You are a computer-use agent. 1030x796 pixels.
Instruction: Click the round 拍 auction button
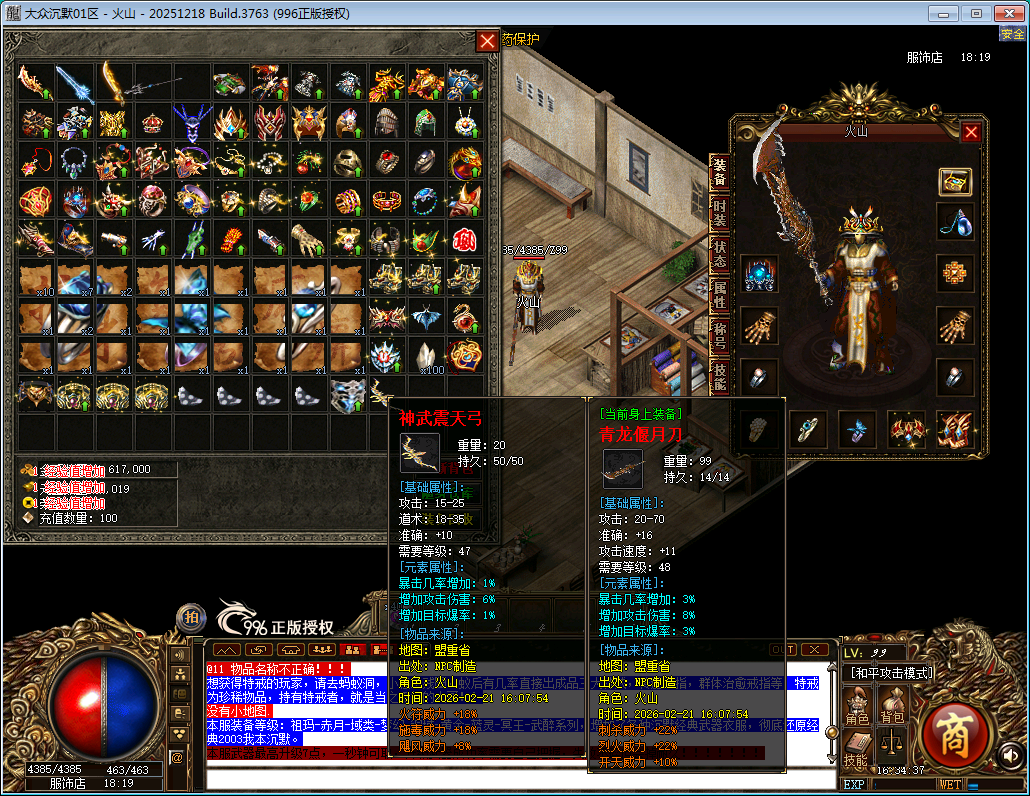190,618
